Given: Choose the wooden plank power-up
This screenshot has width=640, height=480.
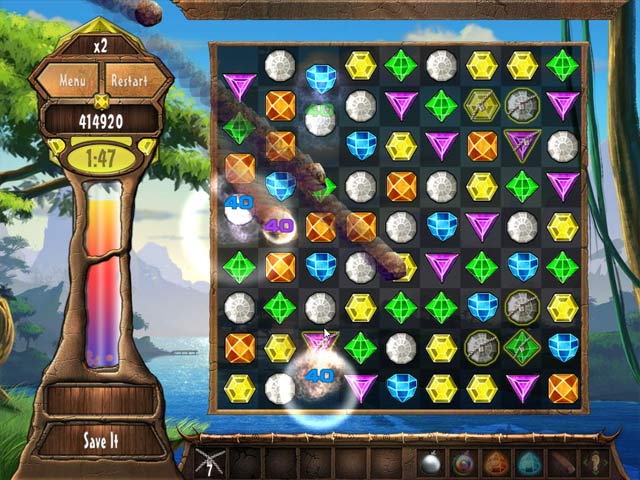Looking at the screenshot, I should (564, 462).
